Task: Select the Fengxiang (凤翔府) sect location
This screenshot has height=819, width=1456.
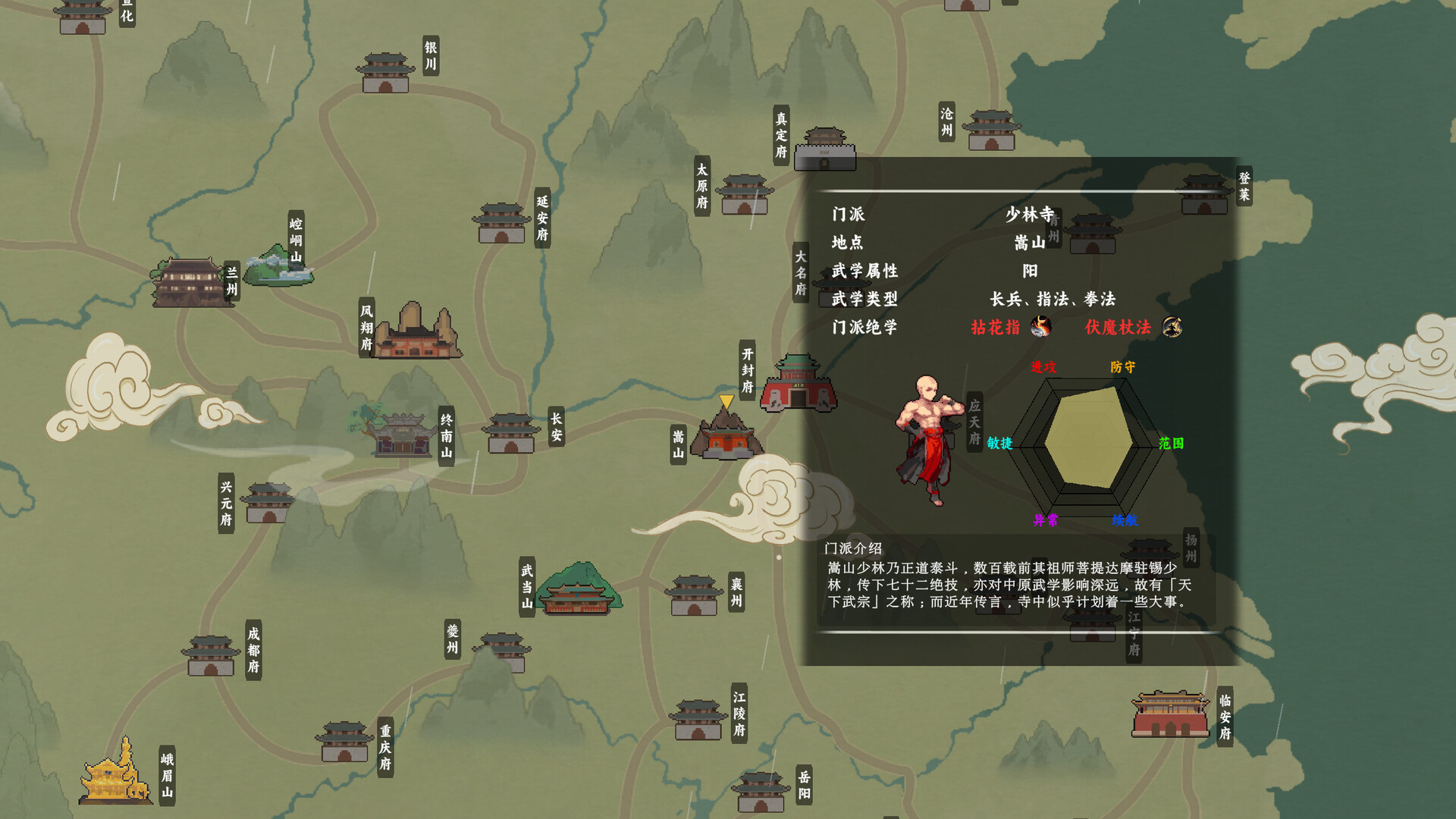Action: click(x=416, y=332)
